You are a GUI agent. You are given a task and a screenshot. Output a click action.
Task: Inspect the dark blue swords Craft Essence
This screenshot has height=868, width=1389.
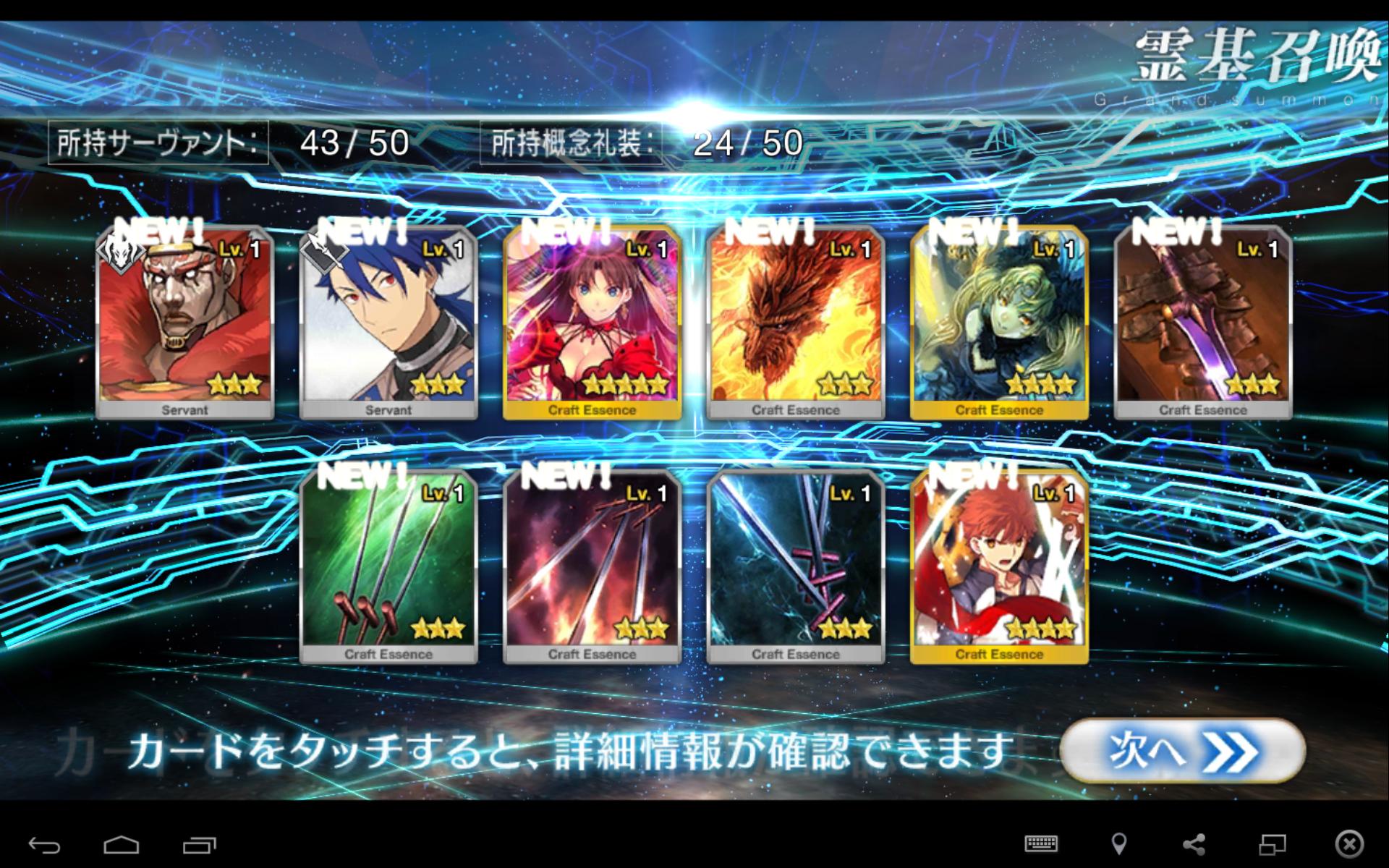pos(796,567)
